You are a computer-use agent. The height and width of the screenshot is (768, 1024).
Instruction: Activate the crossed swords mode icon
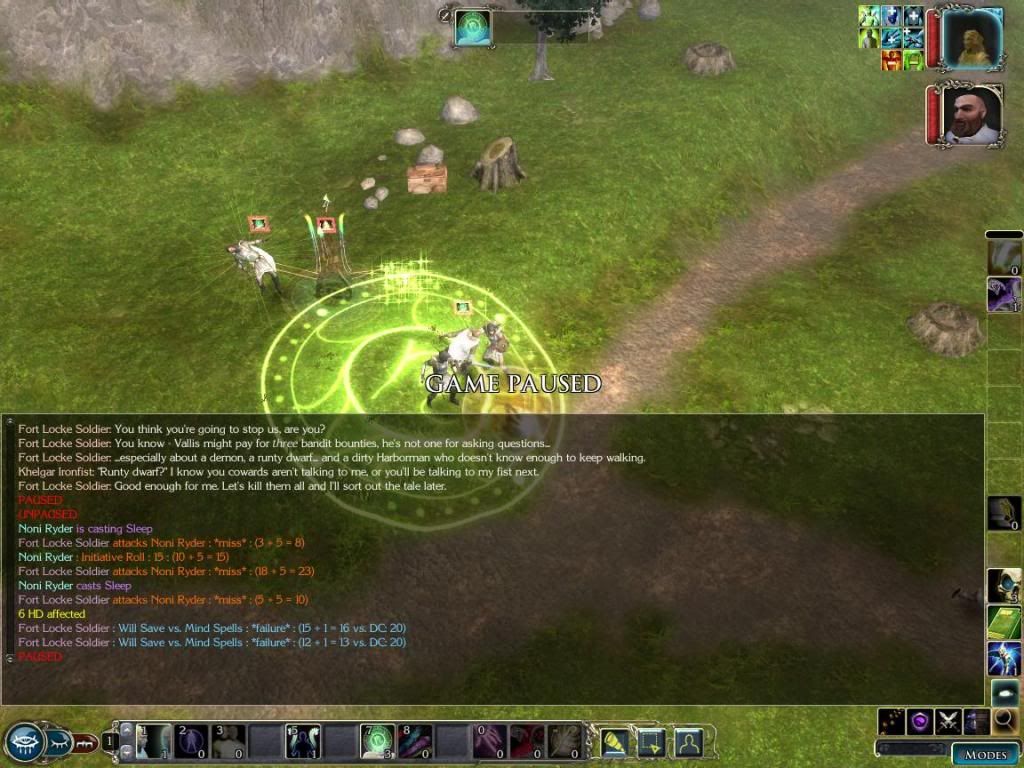(948, 720)
